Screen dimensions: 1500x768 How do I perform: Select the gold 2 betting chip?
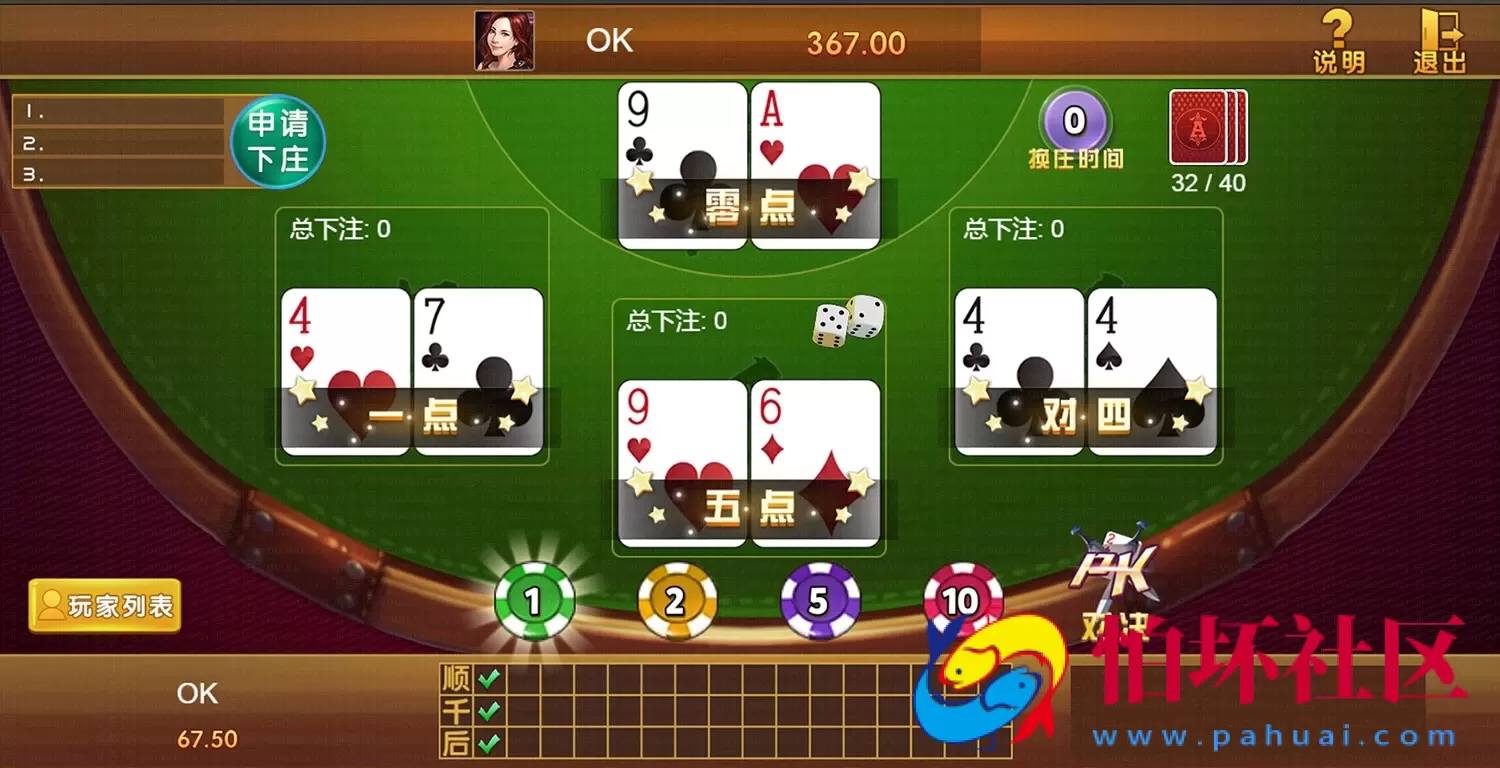[676, 600]
